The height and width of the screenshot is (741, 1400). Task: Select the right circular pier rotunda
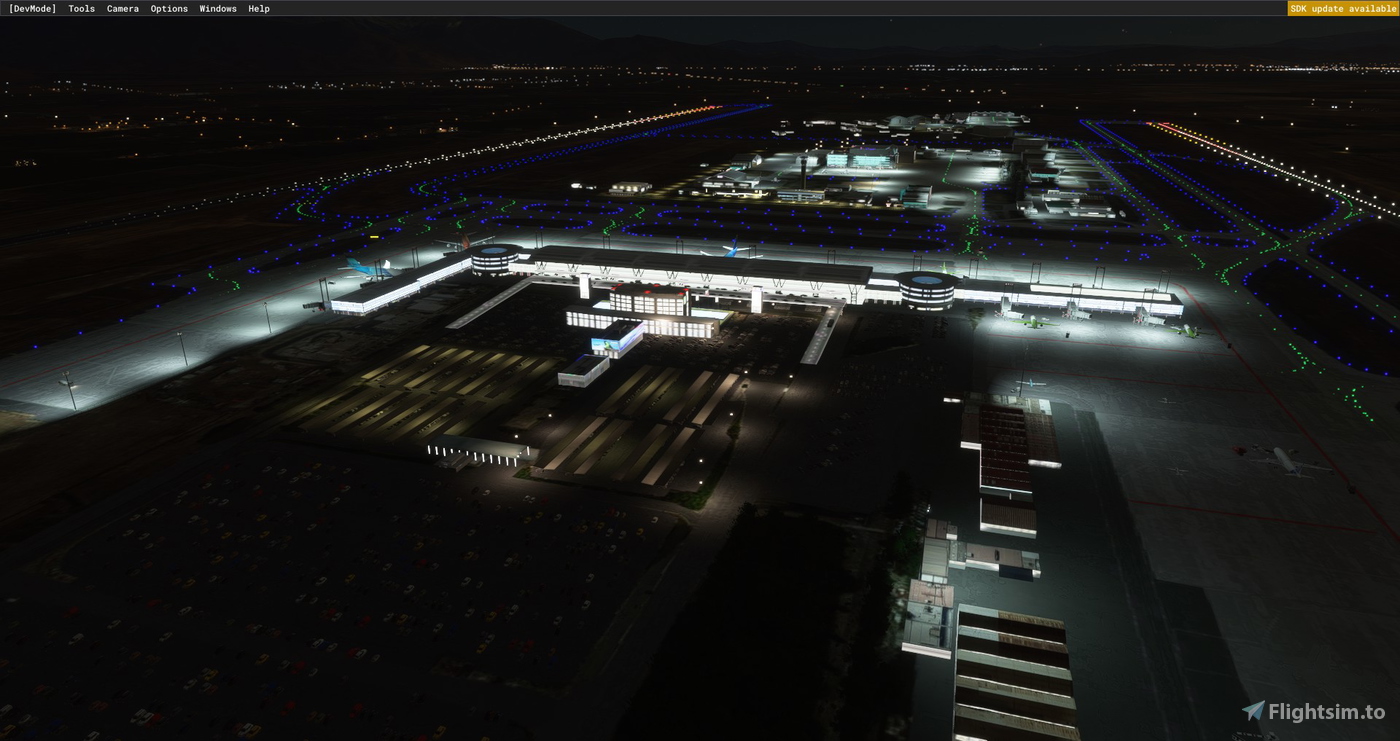[x=925, y=290]
